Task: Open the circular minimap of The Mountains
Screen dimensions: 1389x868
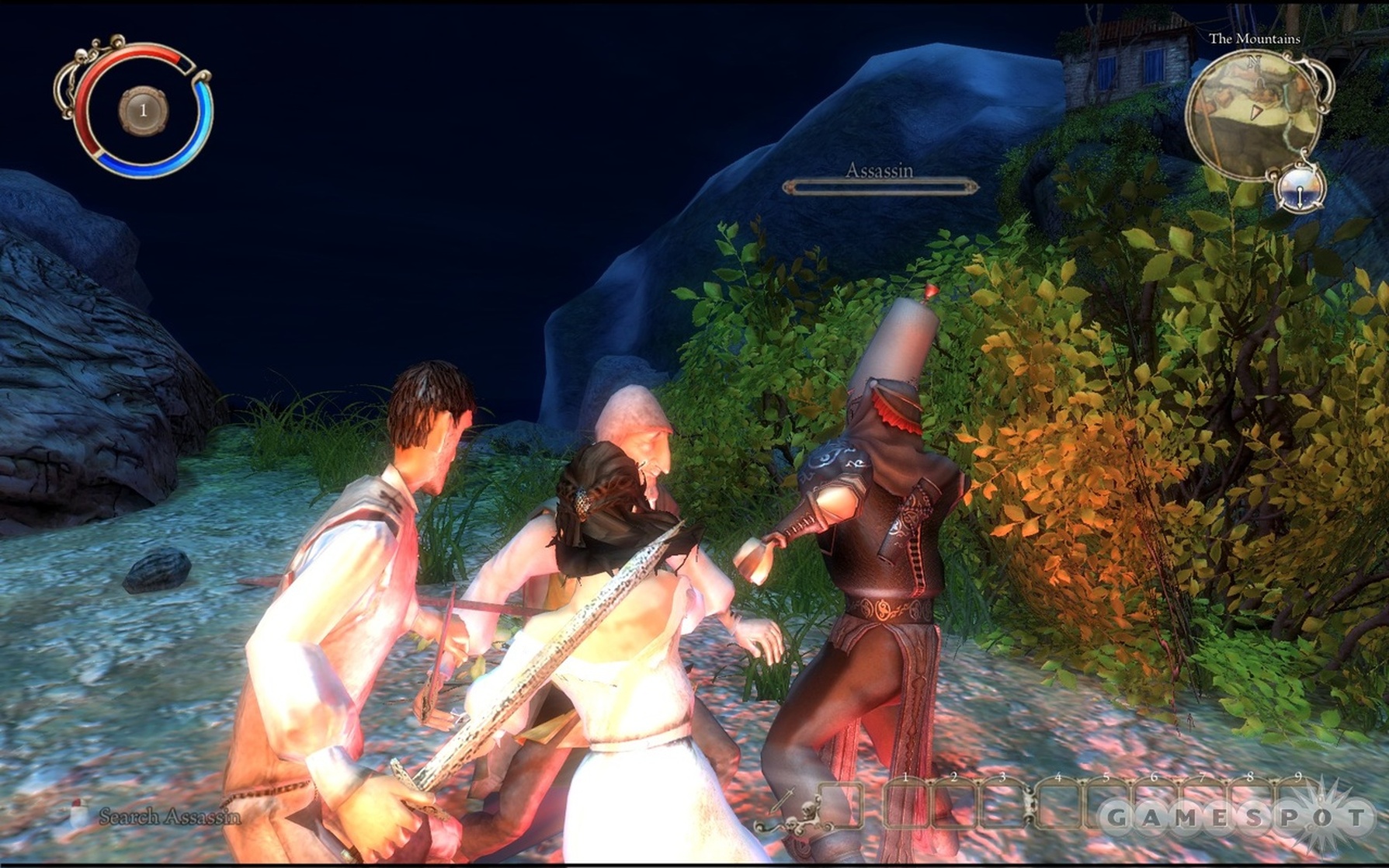Action: point(1252,113)
